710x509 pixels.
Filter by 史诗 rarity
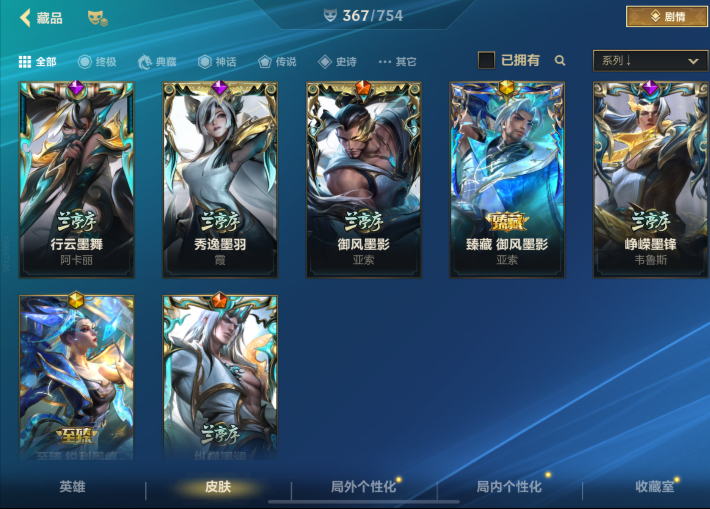[x=337, y=61]
